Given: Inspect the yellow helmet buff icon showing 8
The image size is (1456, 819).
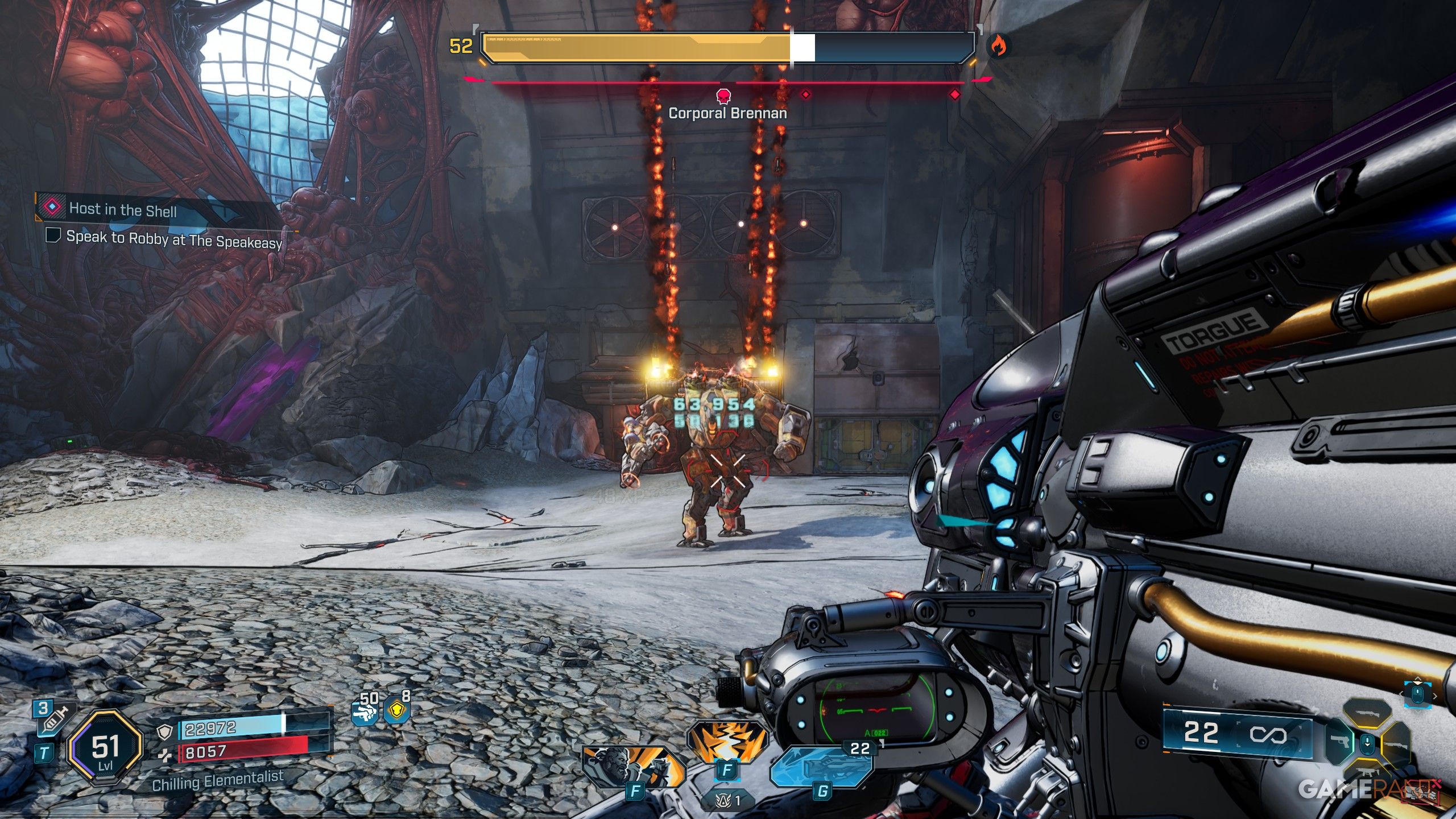Looking at the screenshot, I should click(398, 708).
